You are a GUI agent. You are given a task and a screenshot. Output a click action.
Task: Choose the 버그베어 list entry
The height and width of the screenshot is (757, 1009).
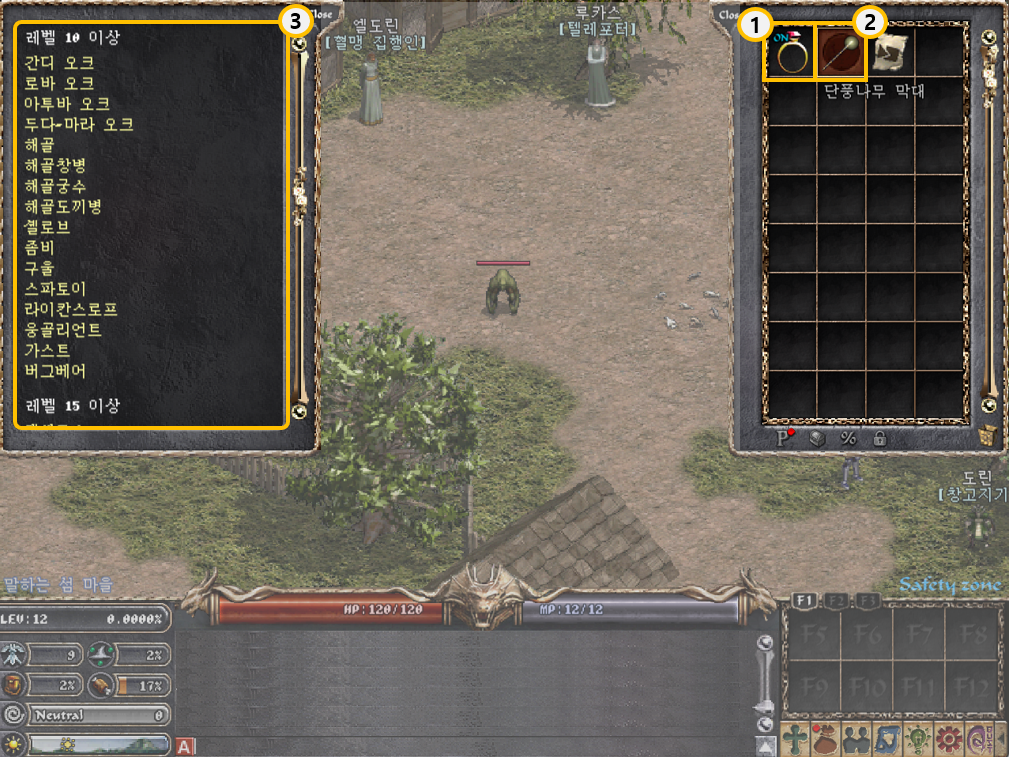point(56,371)
